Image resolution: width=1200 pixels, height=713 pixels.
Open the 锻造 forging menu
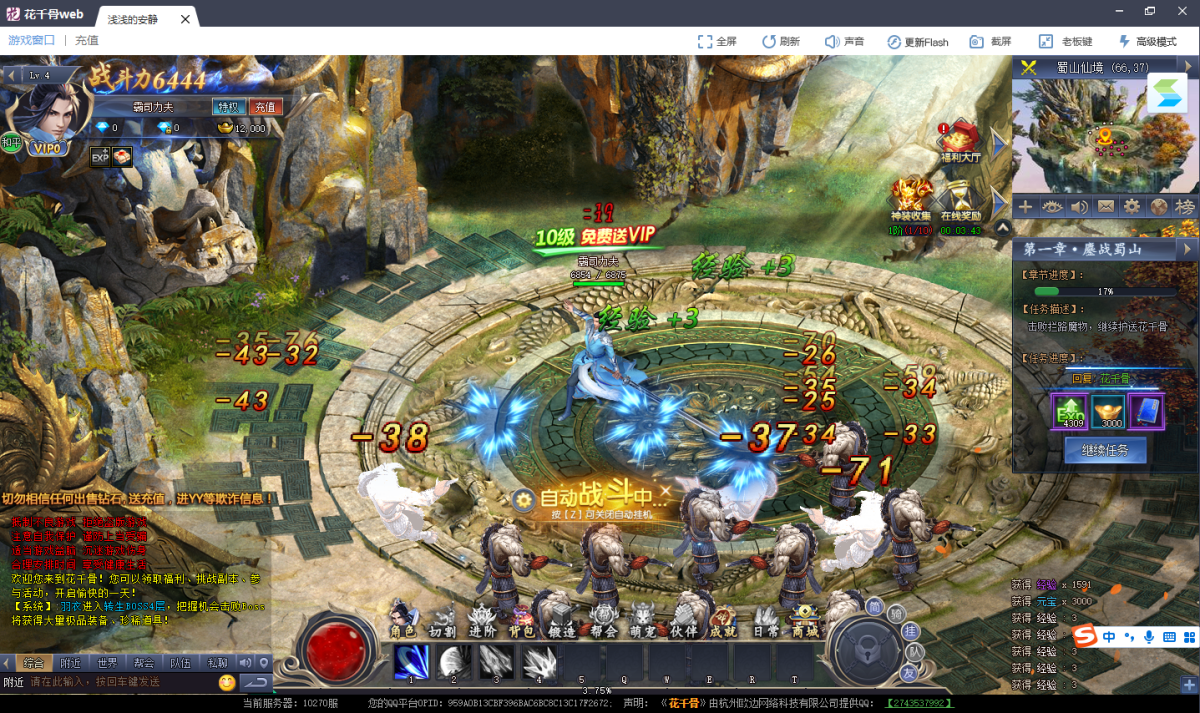pyautogui.click(x=562, y=619)
